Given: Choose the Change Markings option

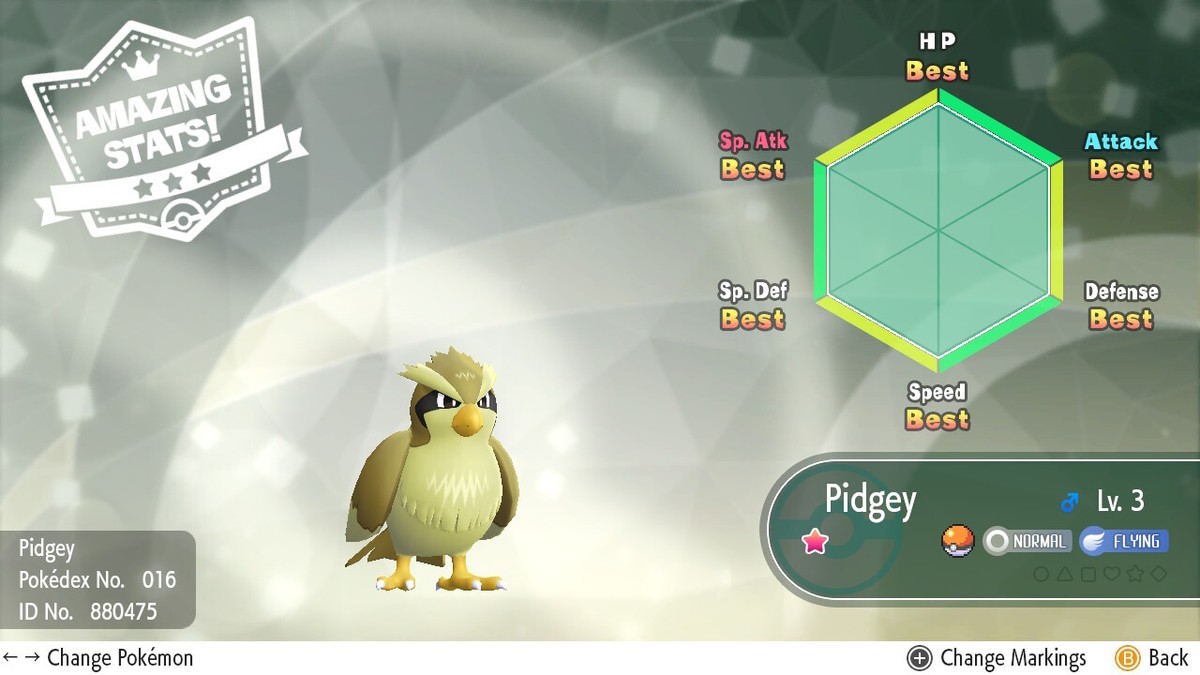Looking at the screenshot, I should [996, 658].
